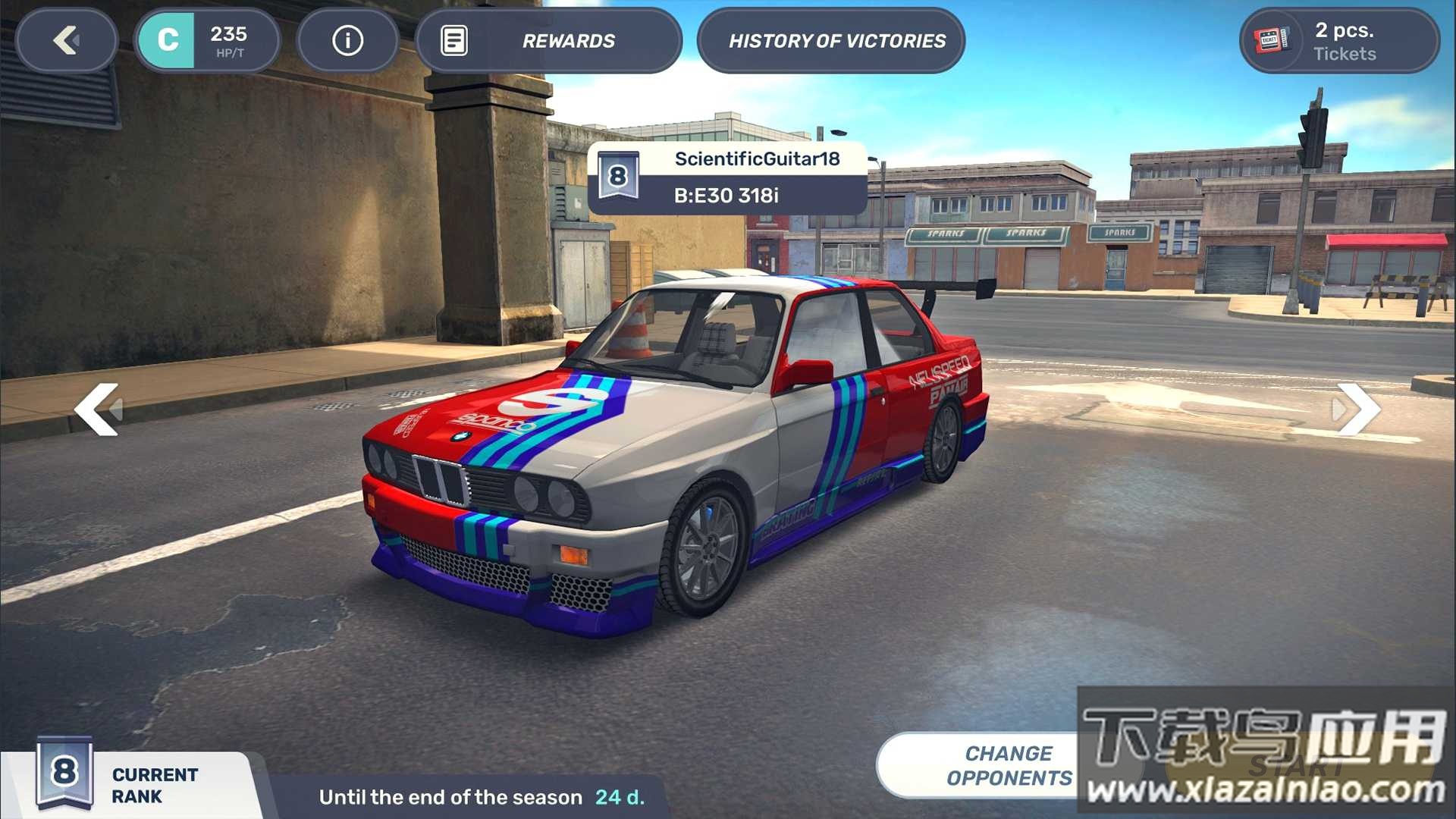This screenshot has width=1456, height=819.
Task: Tap the back arrow in top left
Action: click(x=67, y=41)
